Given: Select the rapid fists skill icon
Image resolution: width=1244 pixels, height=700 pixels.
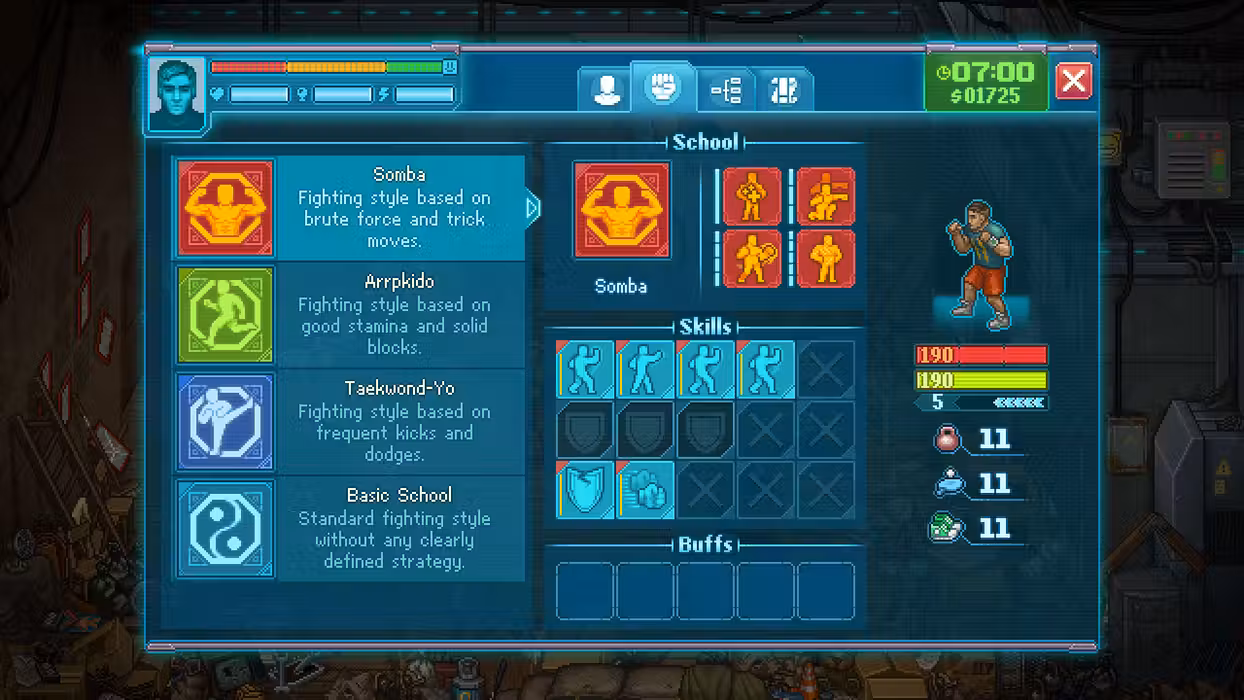Looking at the screenshot, I should [645, 490].
